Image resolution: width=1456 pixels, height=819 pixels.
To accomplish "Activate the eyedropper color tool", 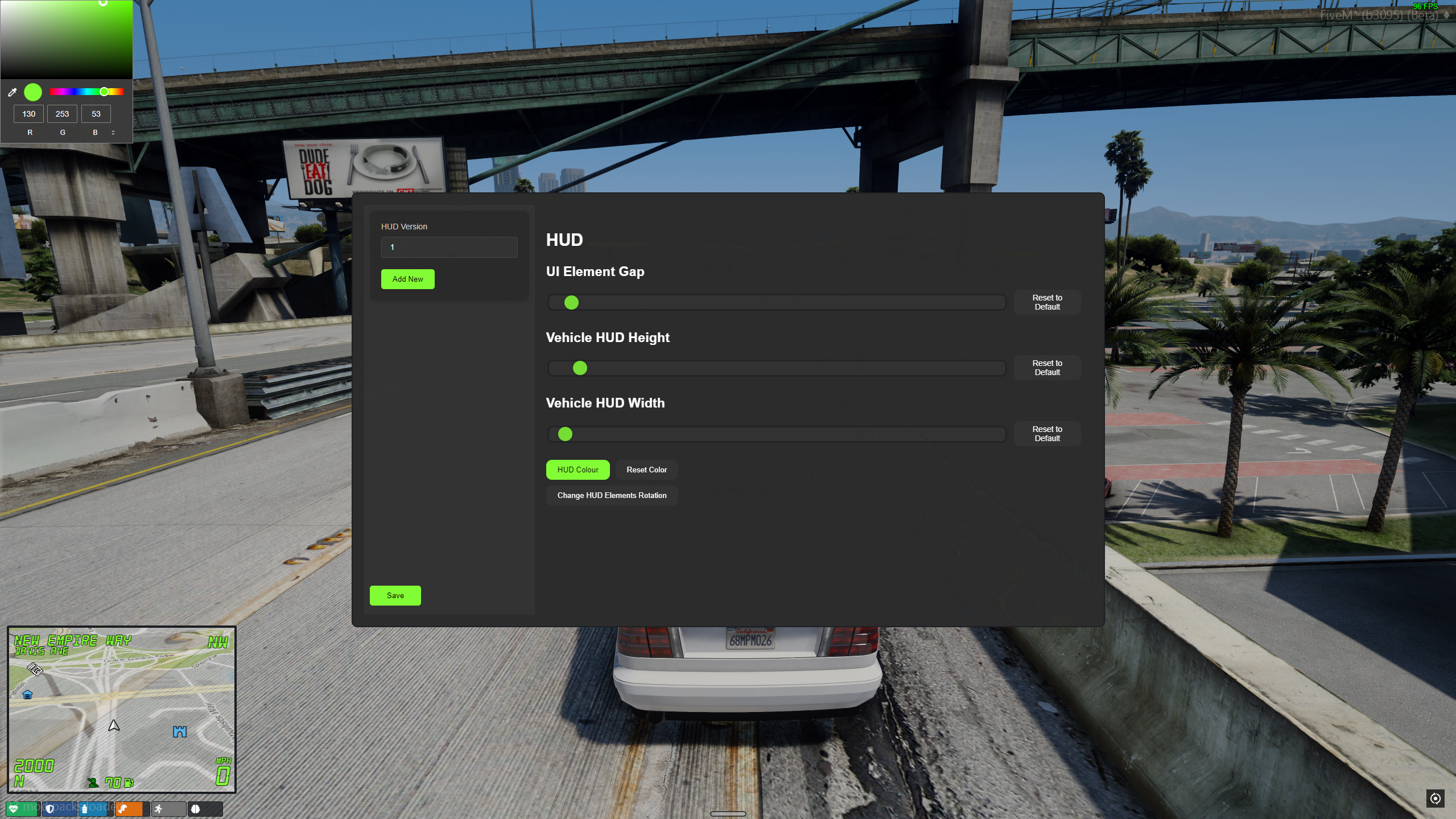I will 12,92.
